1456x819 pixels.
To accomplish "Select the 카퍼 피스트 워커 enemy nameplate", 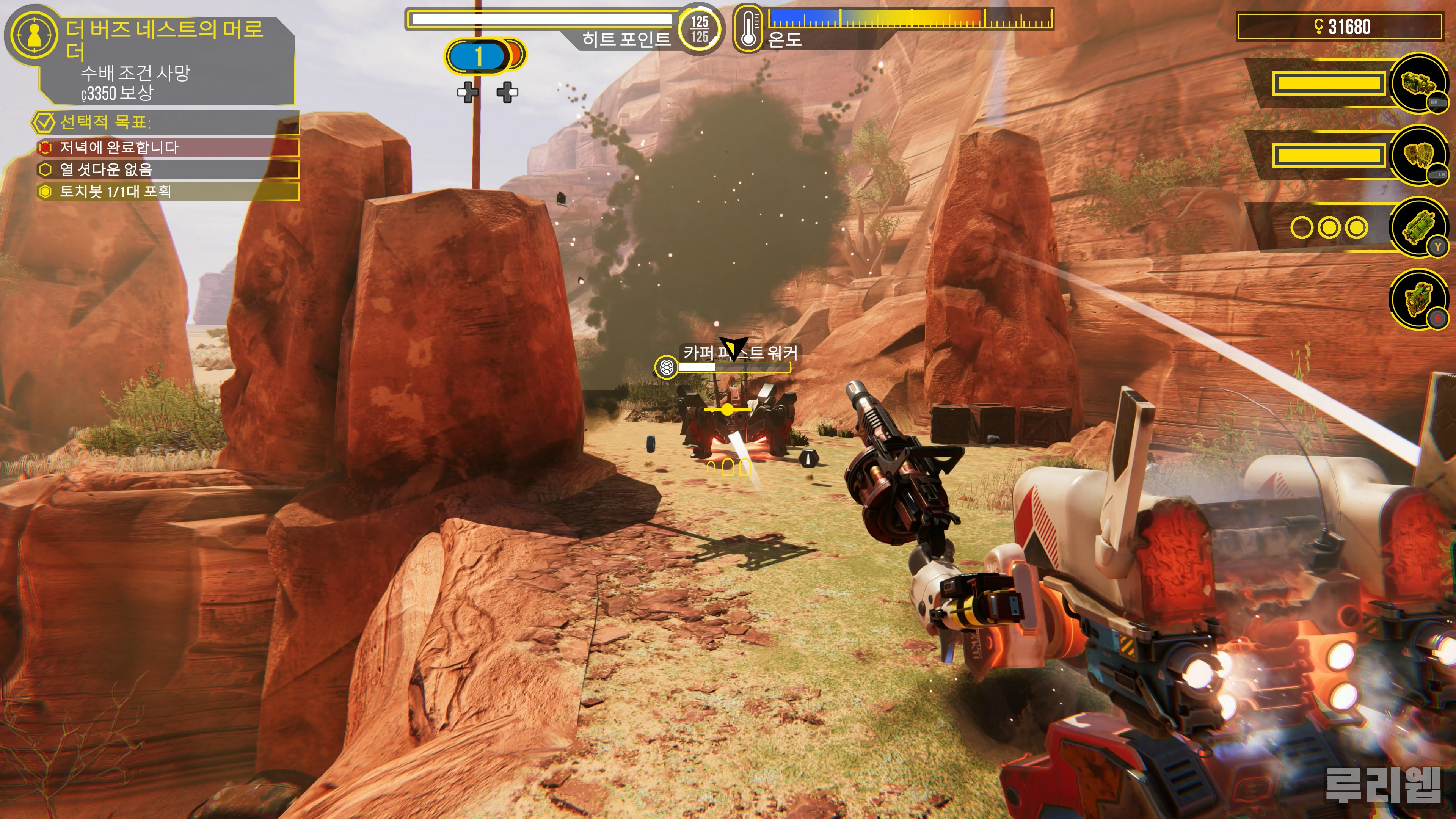I will pos(740,353).
